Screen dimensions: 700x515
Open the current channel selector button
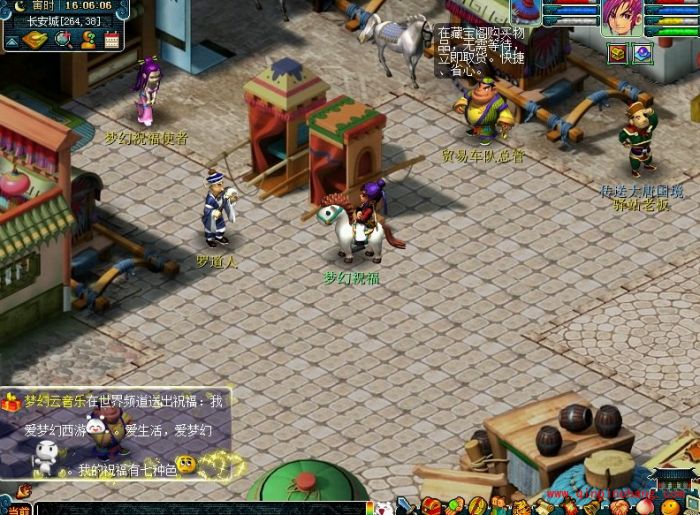(x=18, y=508)
